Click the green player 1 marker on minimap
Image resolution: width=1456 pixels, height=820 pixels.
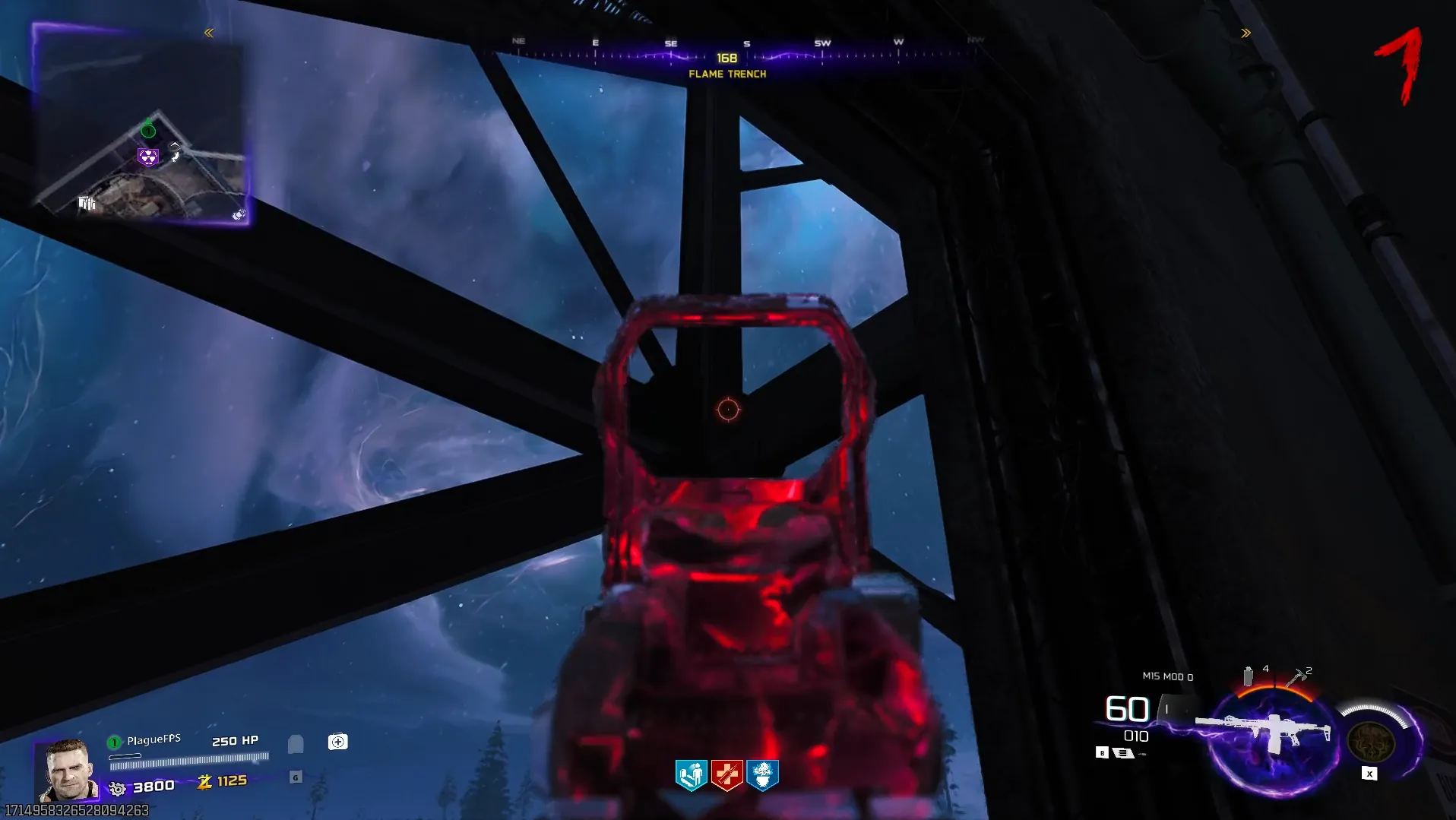148,131
